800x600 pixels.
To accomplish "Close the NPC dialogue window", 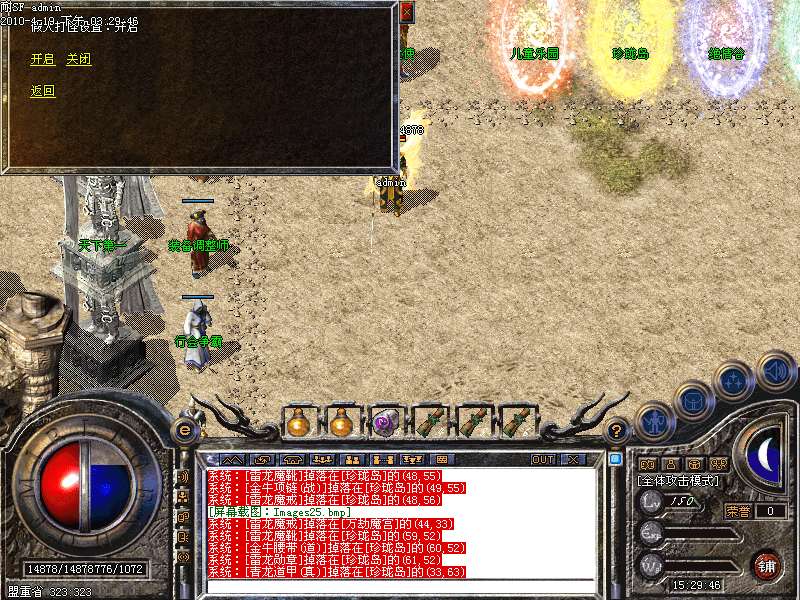I will [x=406, y=12].
